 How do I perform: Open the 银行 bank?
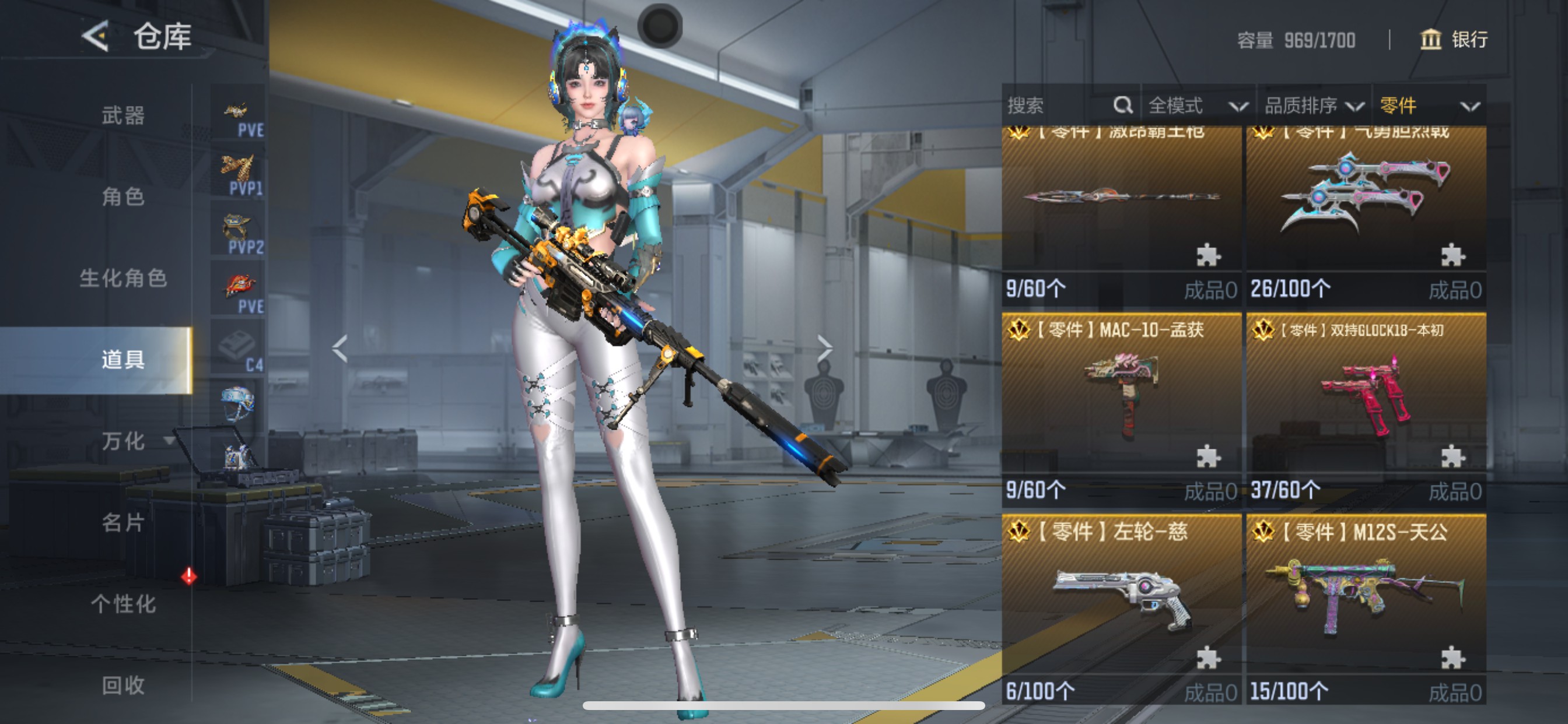(x=1454, y=40)
